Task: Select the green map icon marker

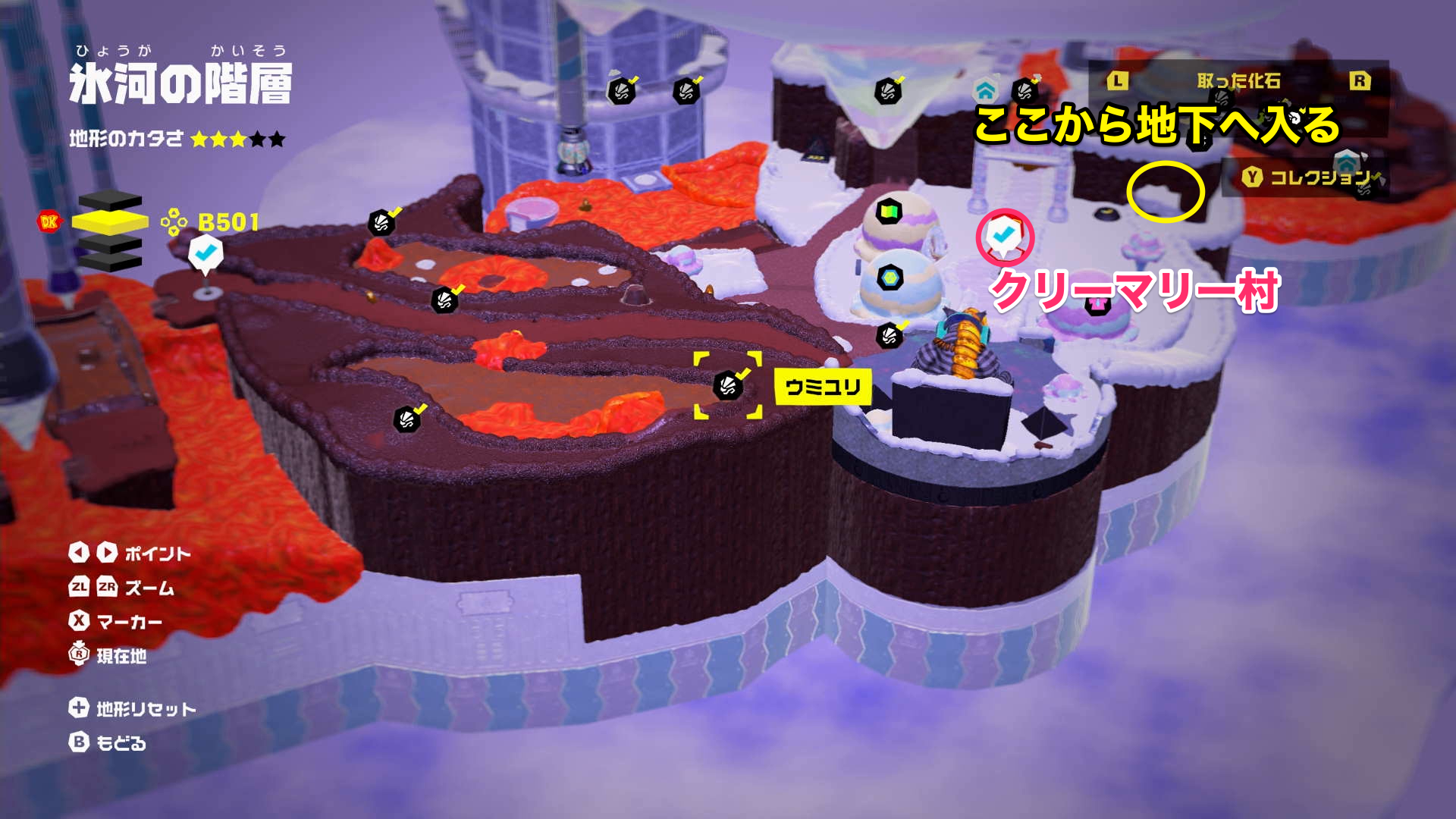Action: tap(889, 210)
